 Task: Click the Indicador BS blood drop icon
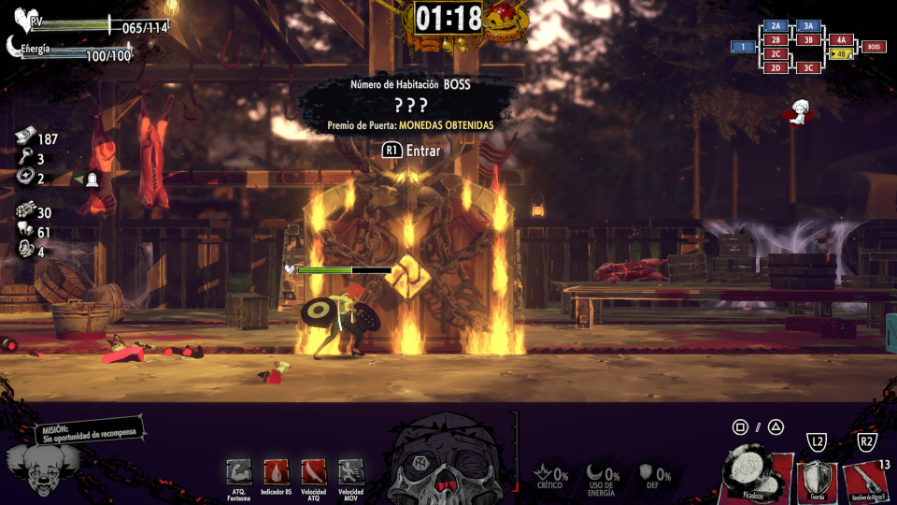click(276, 472)
